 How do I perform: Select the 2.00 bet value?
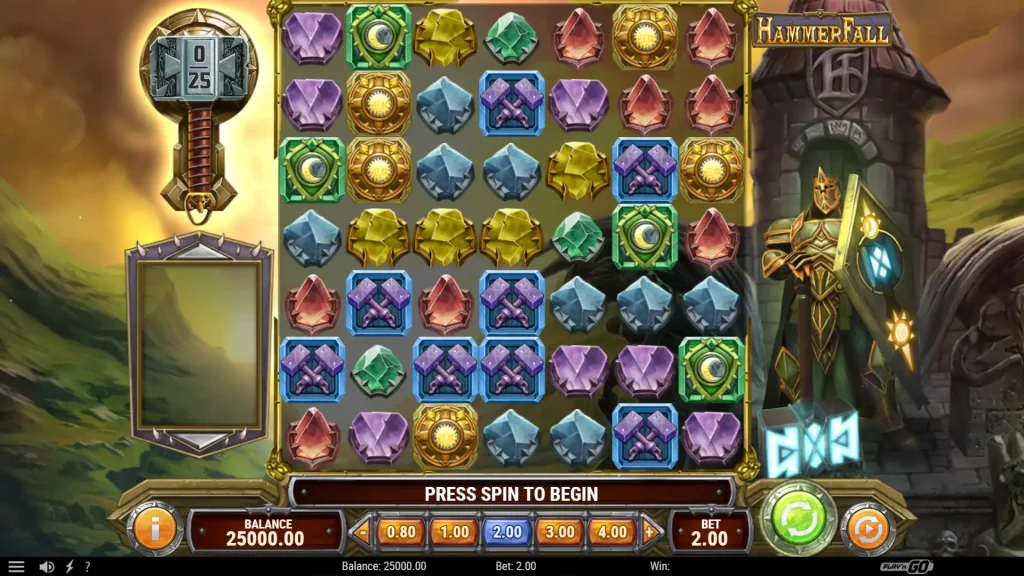[x=506, y=532]
